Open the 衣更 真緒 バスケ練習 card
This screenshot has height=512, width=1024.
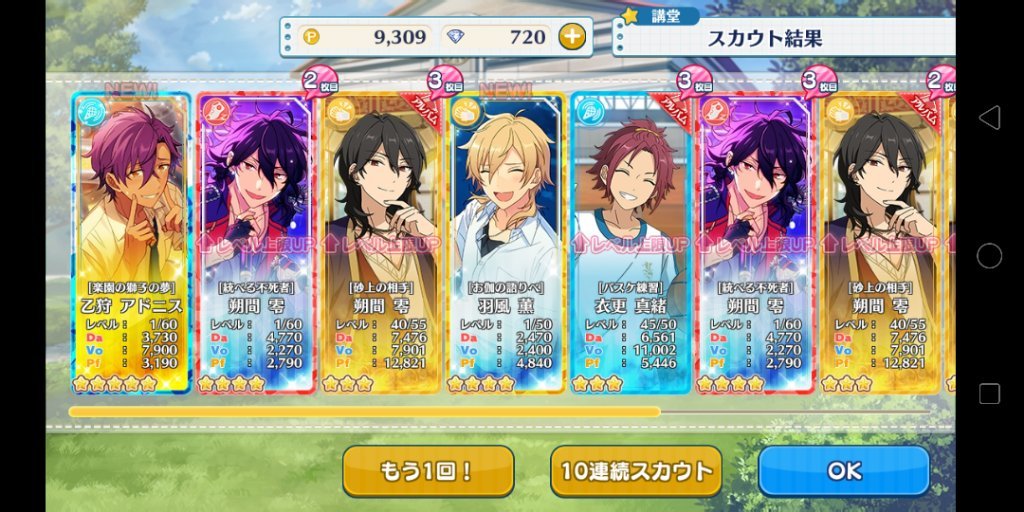[631, 240]
